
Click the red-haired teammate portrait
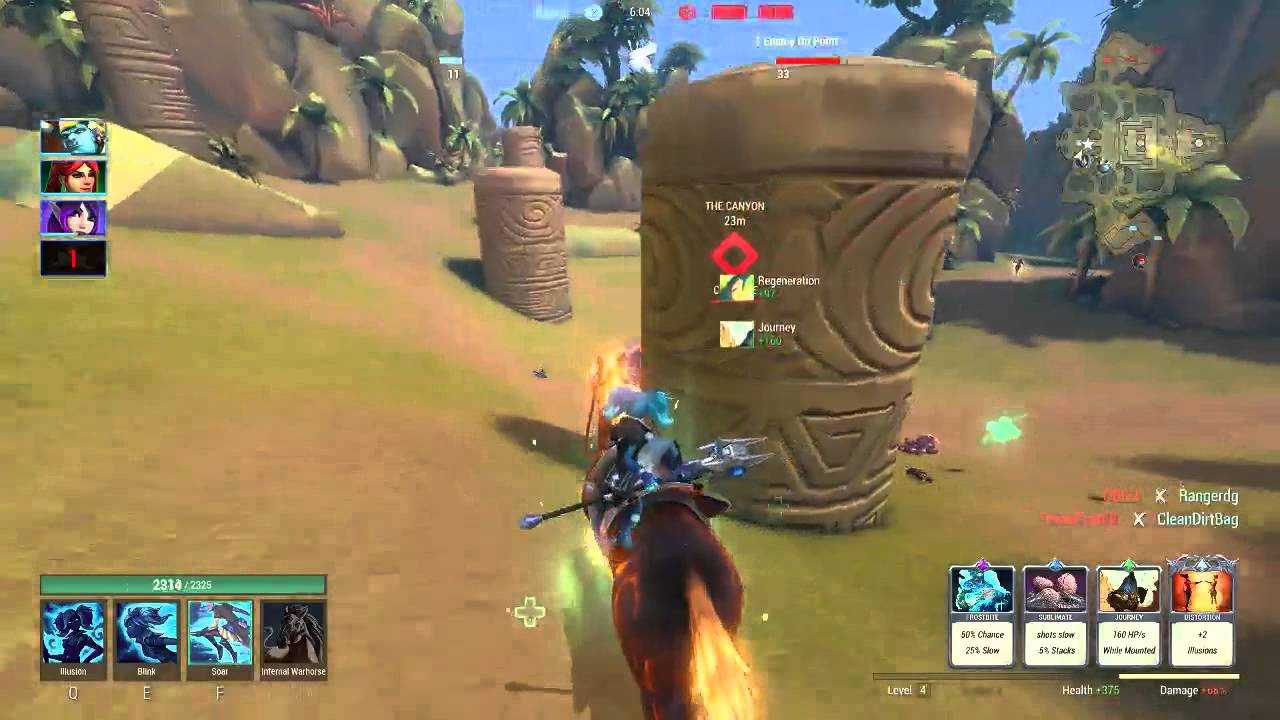[x=73, y=177]
